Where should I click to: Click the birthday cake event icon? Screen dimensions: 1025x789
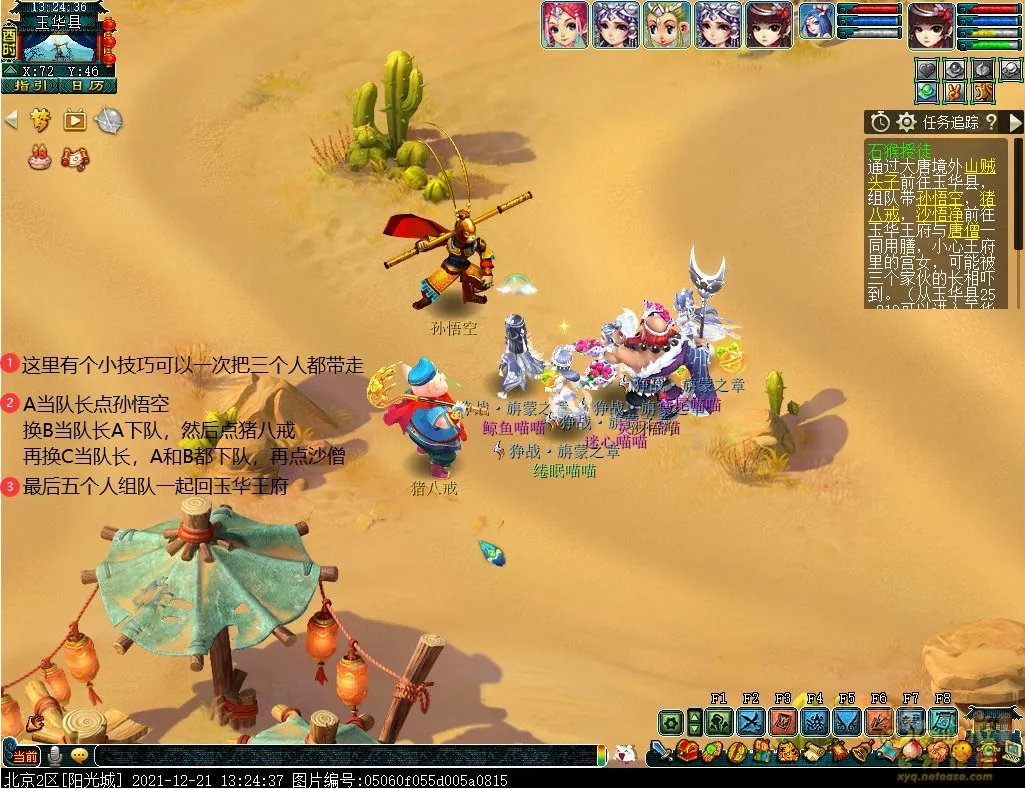40,156
